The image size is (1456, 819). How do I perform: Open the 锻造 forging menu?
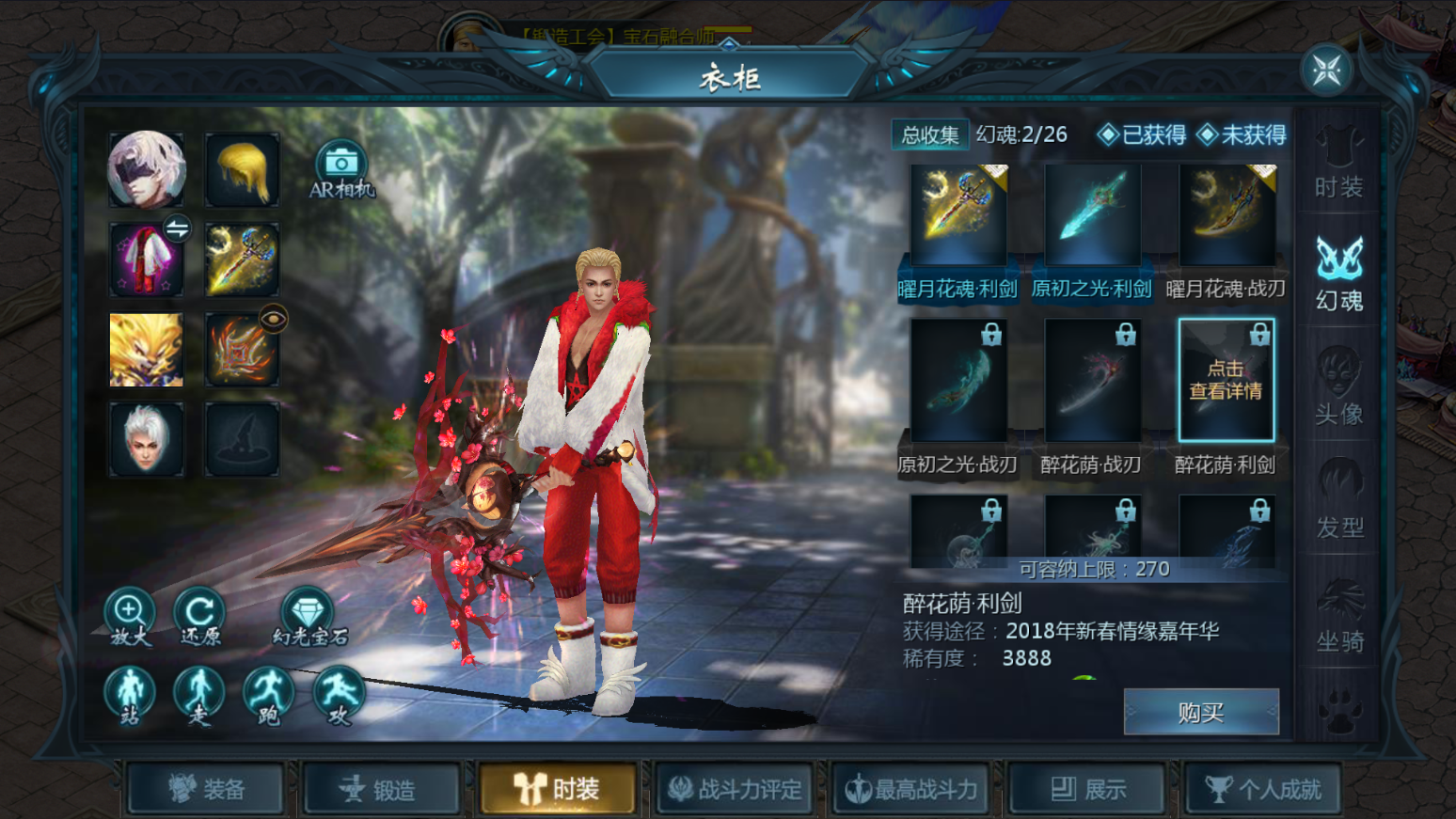tap(381, 789)
